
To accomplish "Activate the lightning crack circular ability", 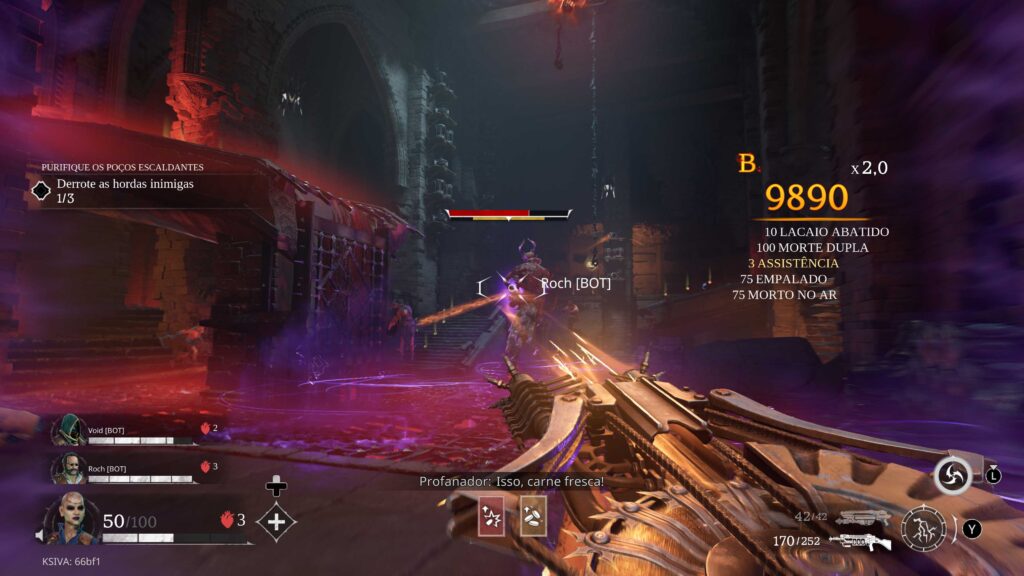I will click(923, 529).
